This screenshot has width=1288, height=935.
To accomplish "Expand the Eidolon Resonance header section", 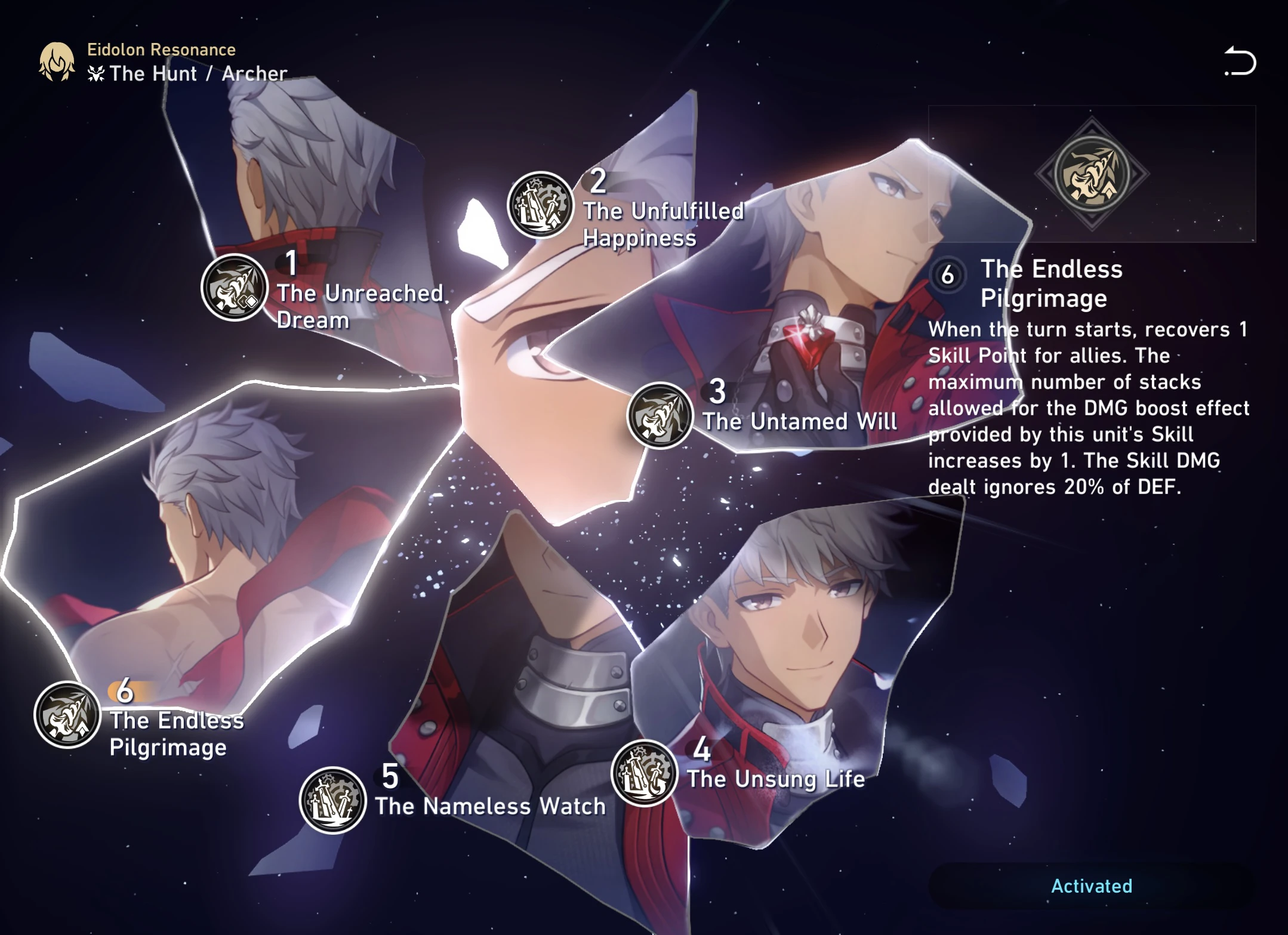I will click(161, 50).
